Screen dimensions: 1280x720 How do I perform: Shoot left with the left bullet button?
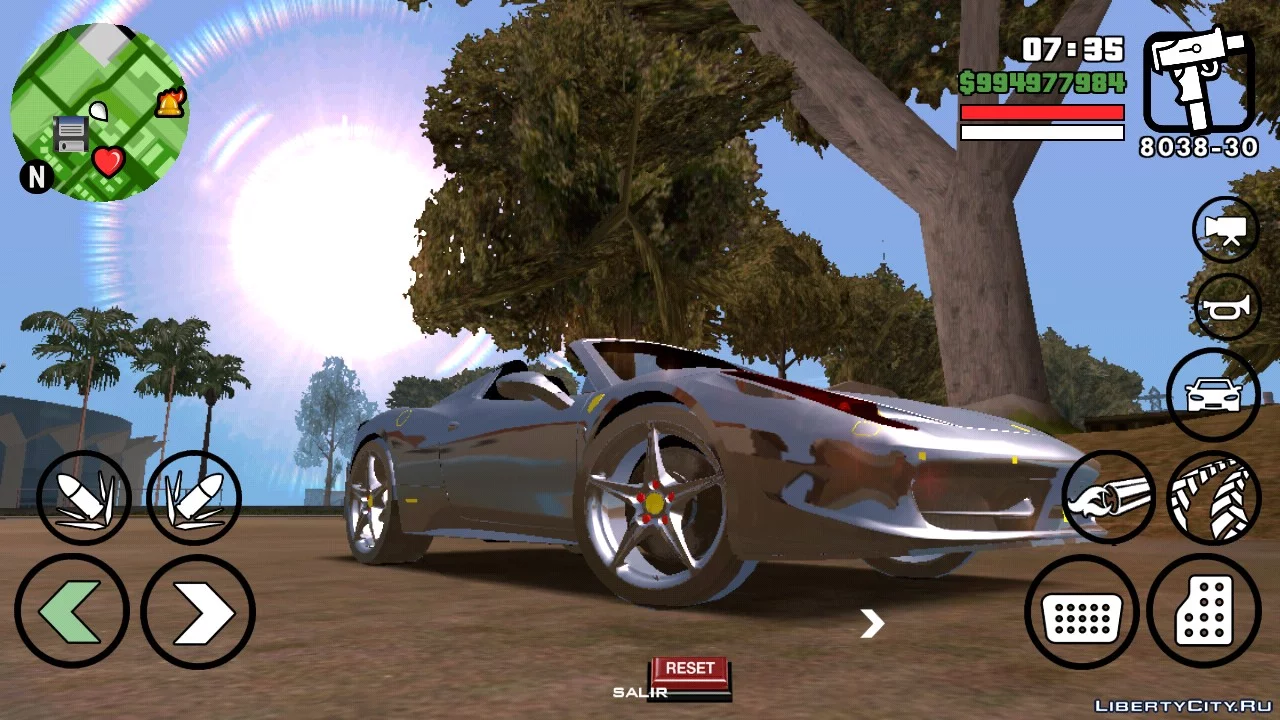pos(83,497)
